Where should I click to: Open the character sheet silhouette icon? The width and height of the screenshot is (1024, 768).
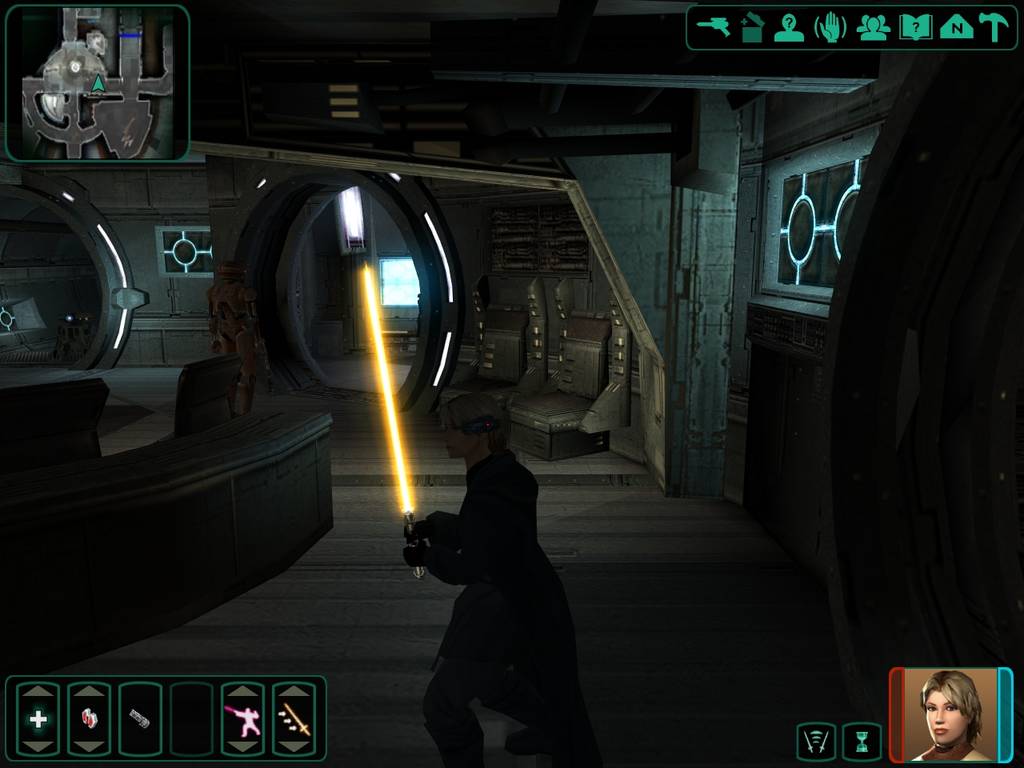tap(789, 27)
